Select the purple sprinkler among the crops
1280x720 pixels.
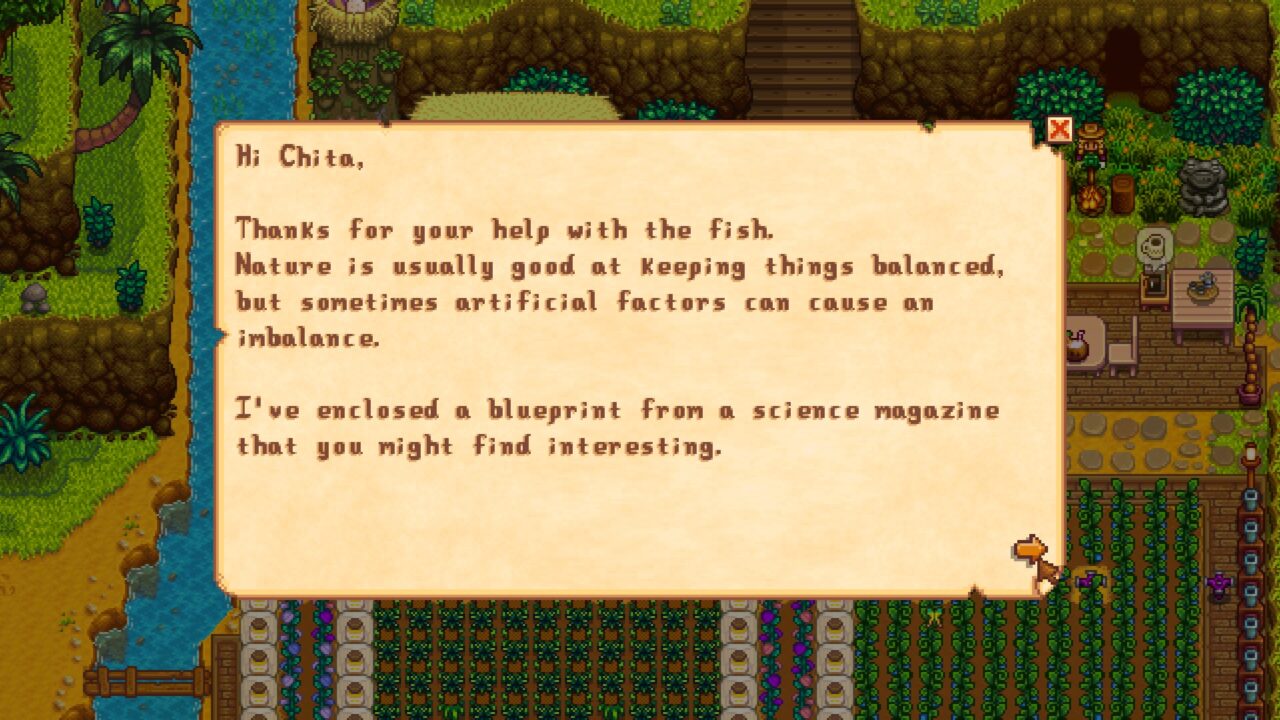1089,581
